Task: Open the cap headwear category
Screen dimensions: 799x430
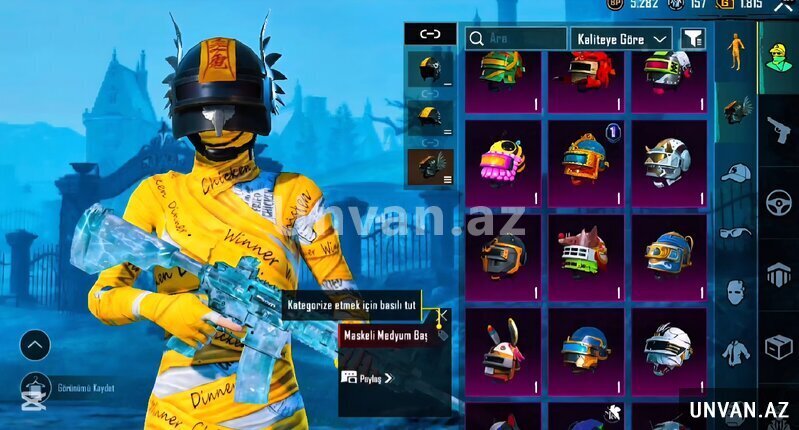Action: (x=735, y=173)
